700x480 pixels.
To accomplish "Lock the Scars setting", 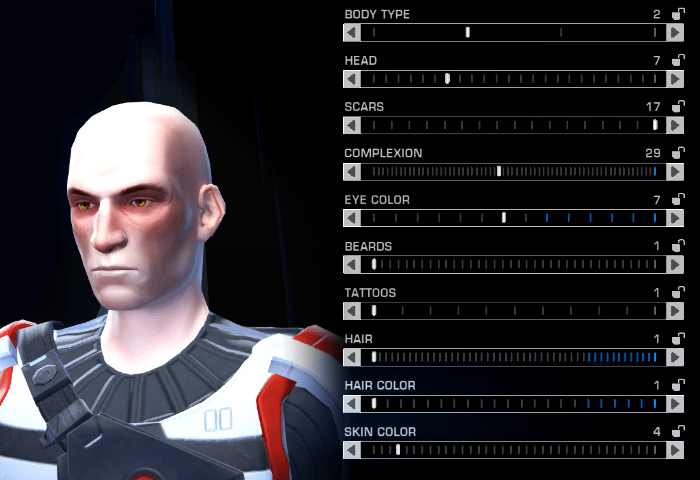I will tap(678, 106).
